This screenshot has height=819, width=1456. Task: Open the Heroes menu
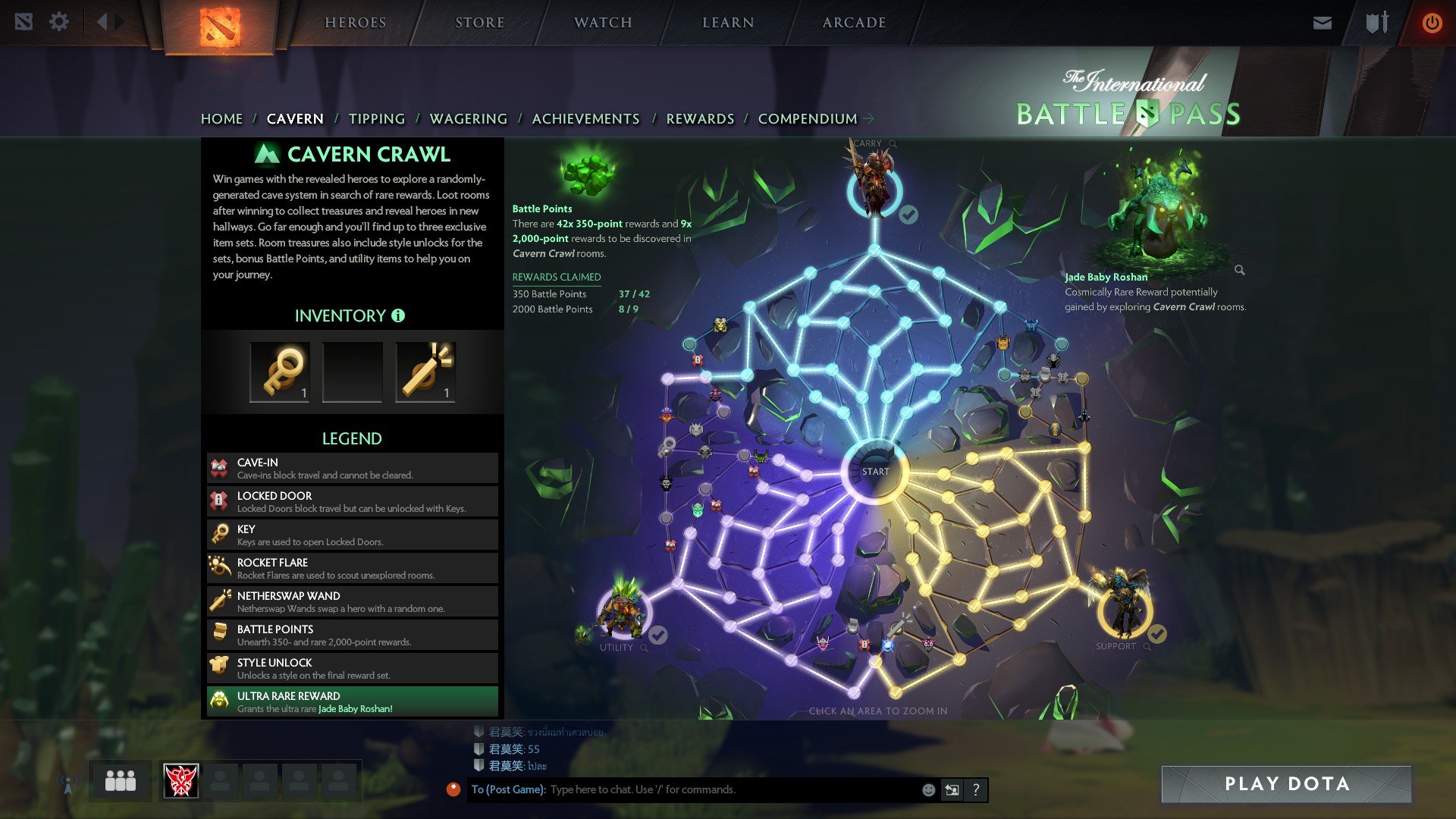pos(355,23)
